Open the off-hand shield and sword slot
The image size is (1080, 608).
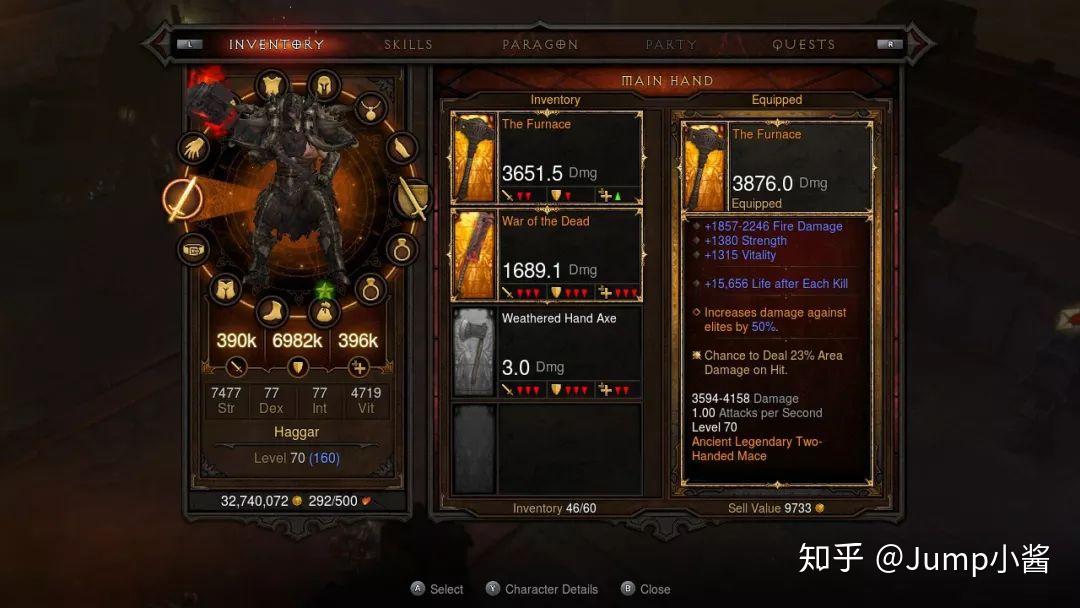click(x=412, y=198)
